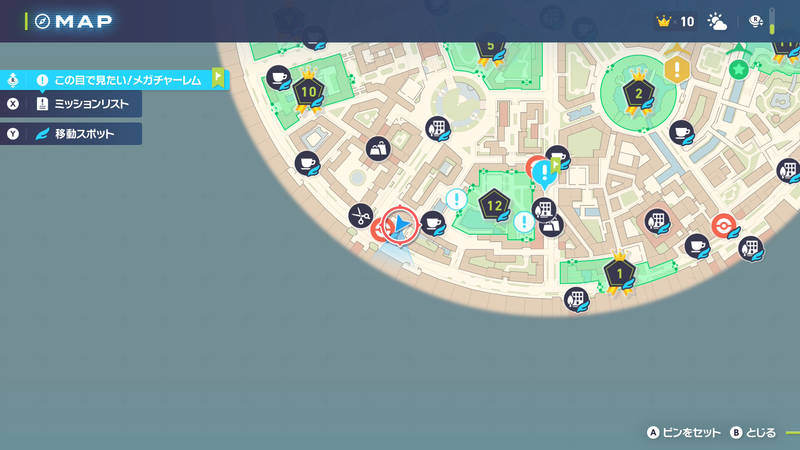Select the blue exclamation pin with flag

(x=544, y=173)
